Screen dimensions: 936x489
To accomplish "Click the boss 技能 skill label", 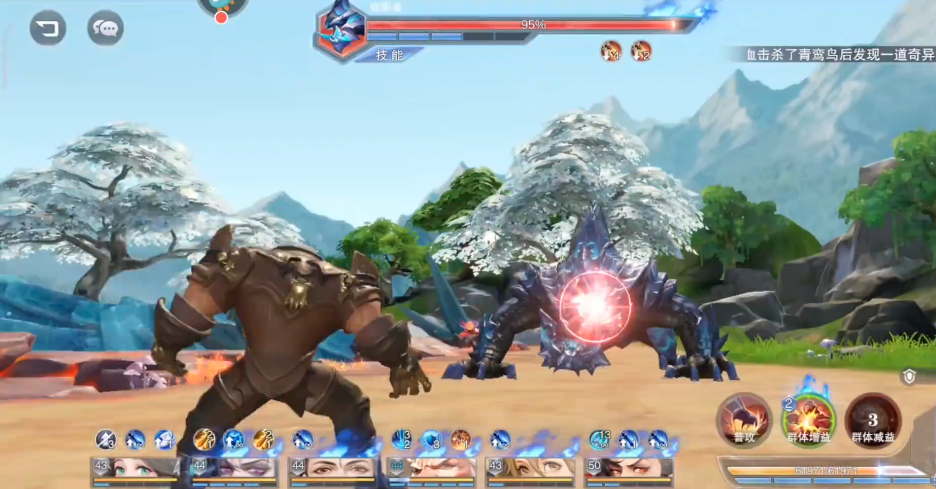I will pos(389,55).
